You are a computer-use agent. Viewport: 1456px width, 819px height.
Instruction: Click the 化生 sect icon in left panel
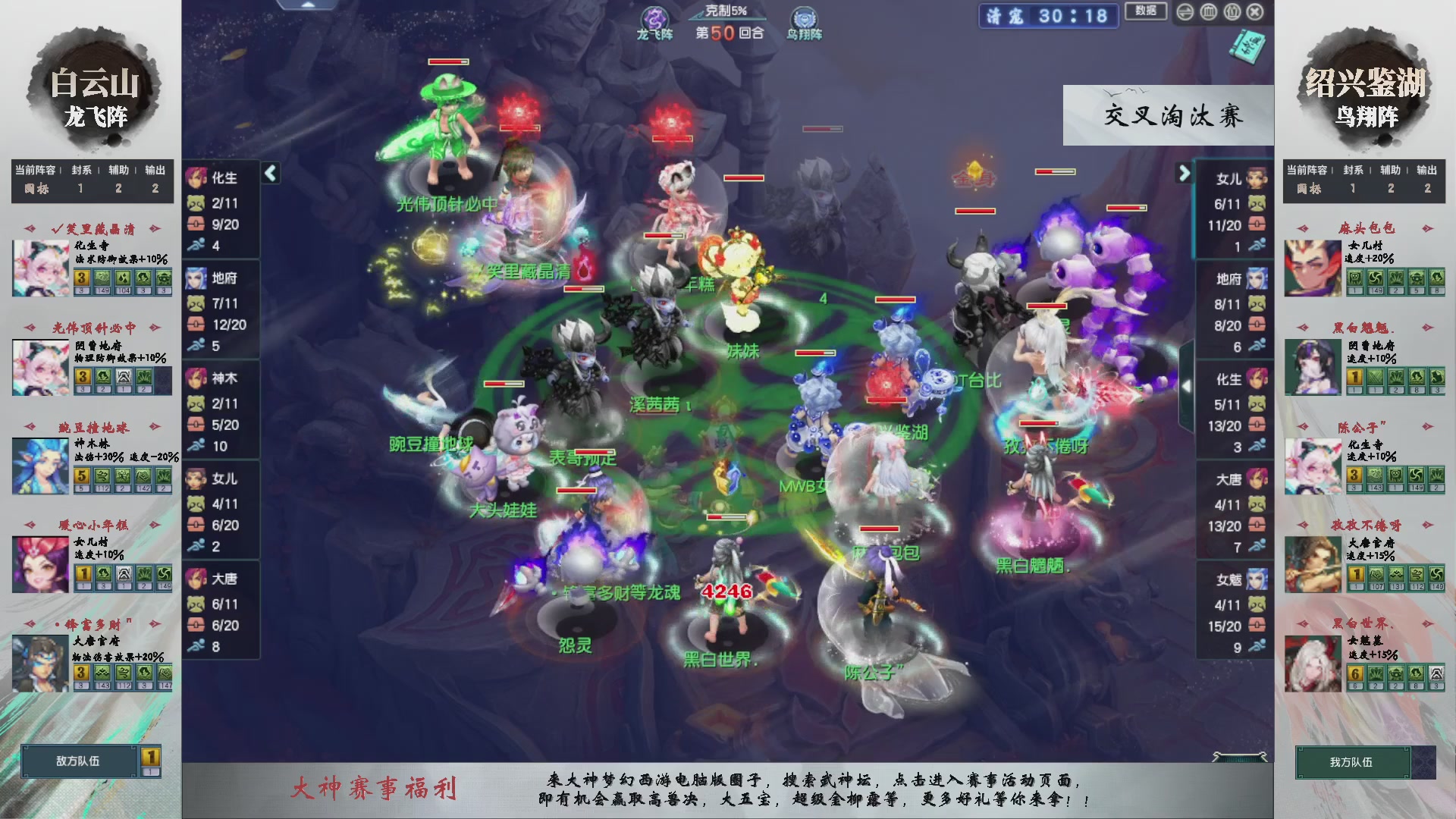(x=196, y=176)
